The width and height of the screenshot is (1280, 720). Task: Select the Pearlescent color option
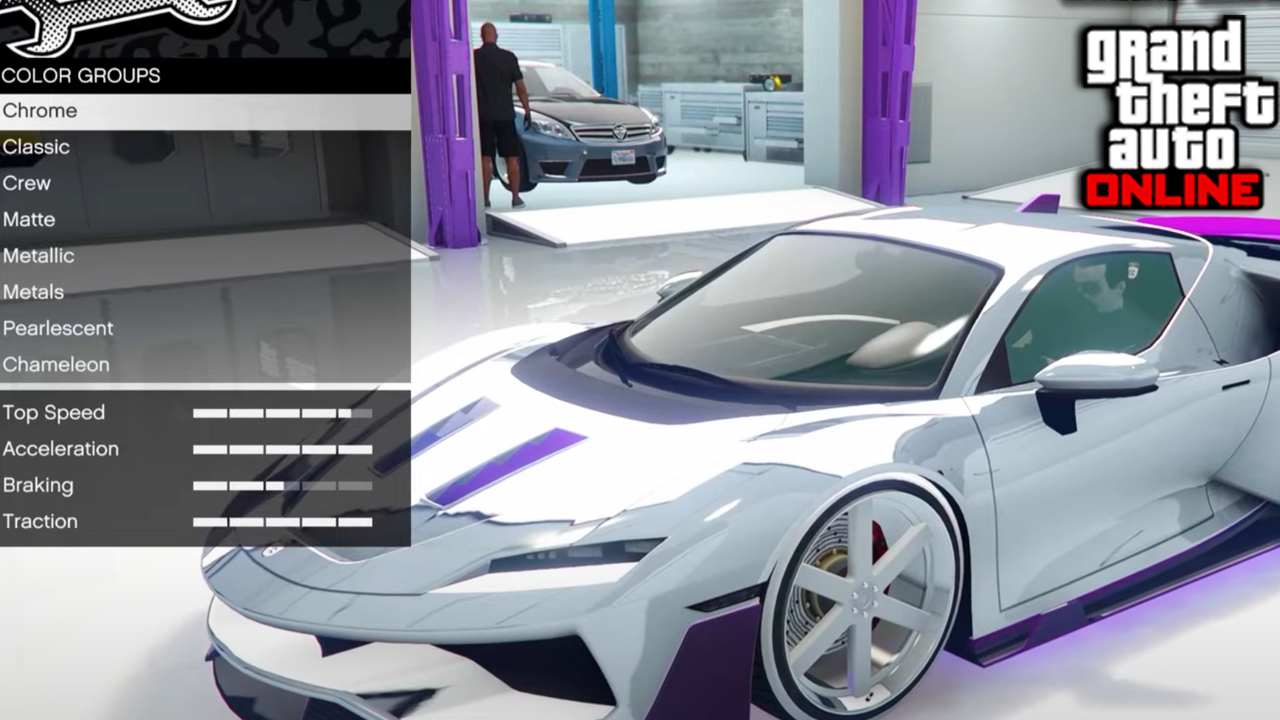point(56,328)
